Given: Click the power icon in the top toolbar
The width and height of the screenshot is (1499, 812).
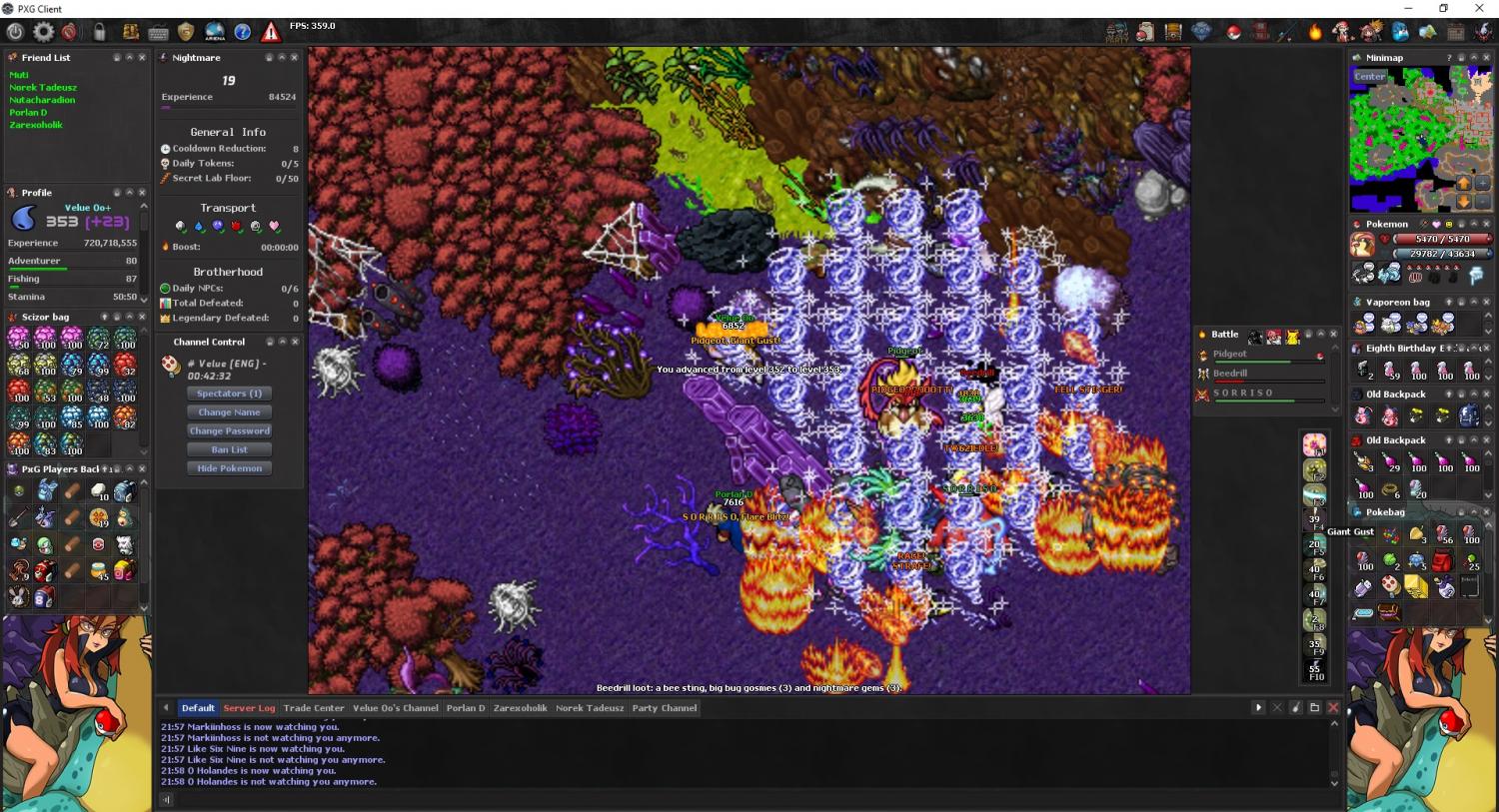Looking at the screenshot, I should coord(15,32).
